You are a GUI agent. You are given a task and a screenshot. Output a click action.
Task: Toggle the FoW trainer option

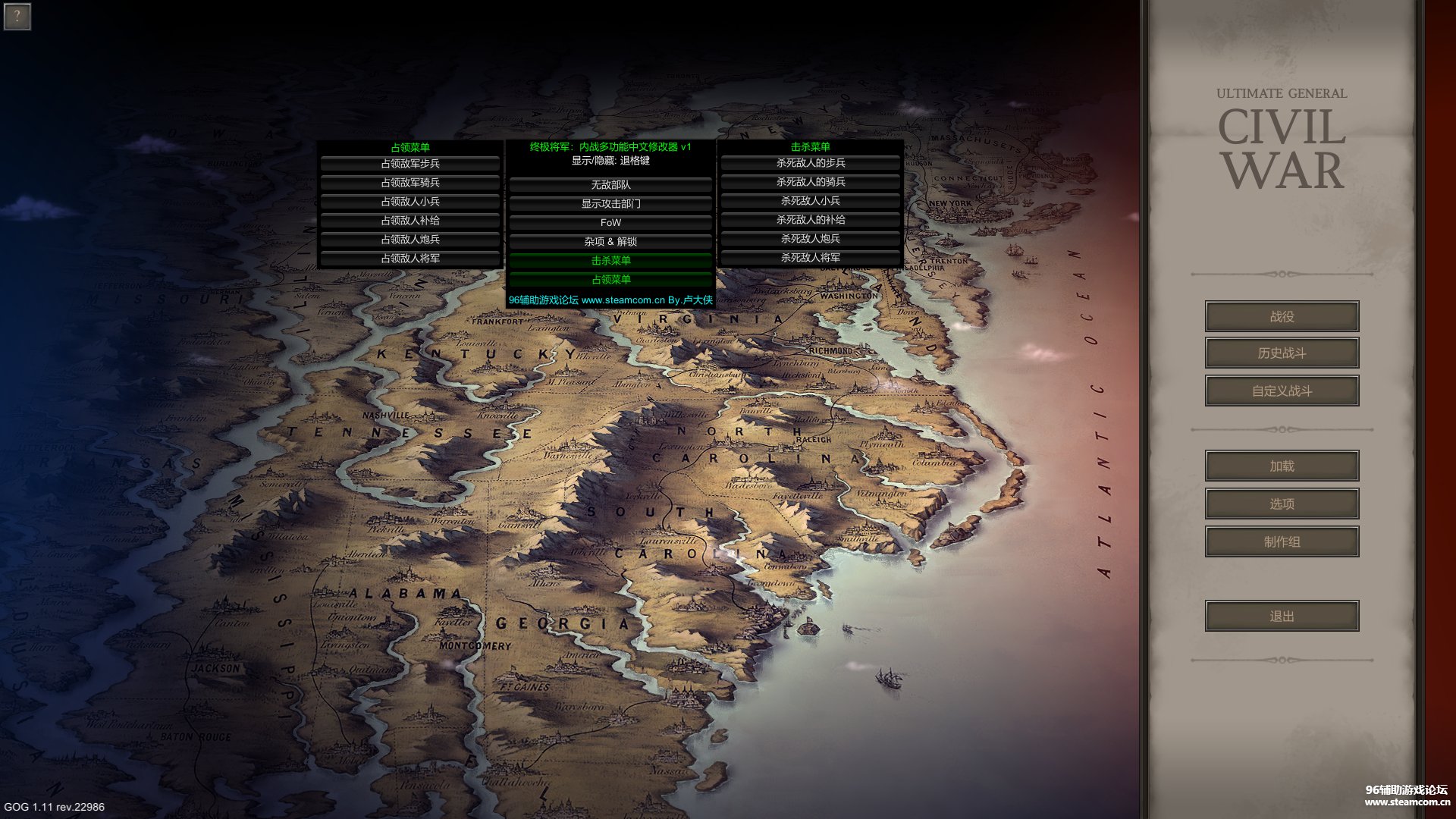(610, 223)
